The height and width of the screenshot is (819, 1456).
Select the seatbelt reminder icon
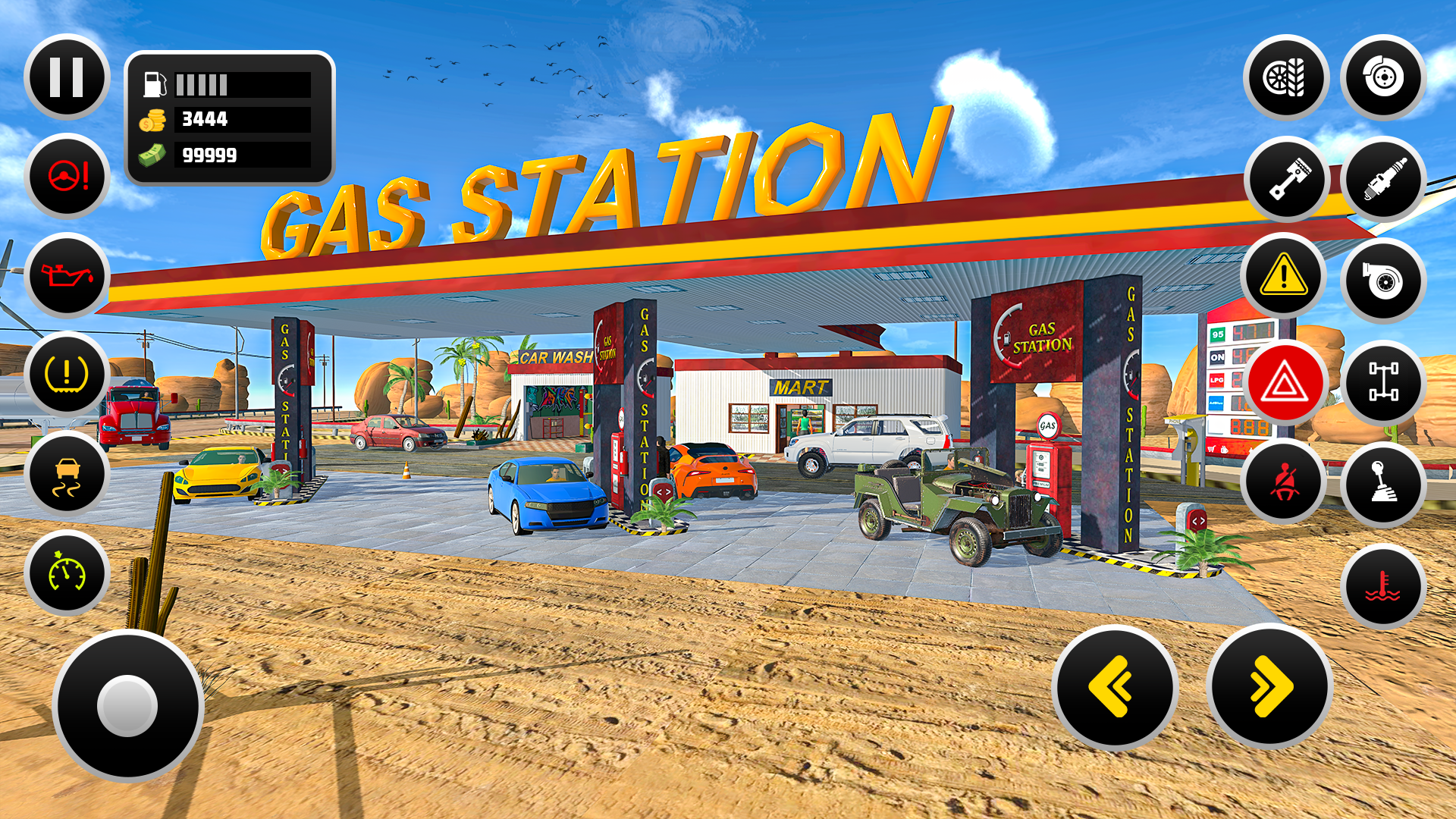(x=1284, y=482)
